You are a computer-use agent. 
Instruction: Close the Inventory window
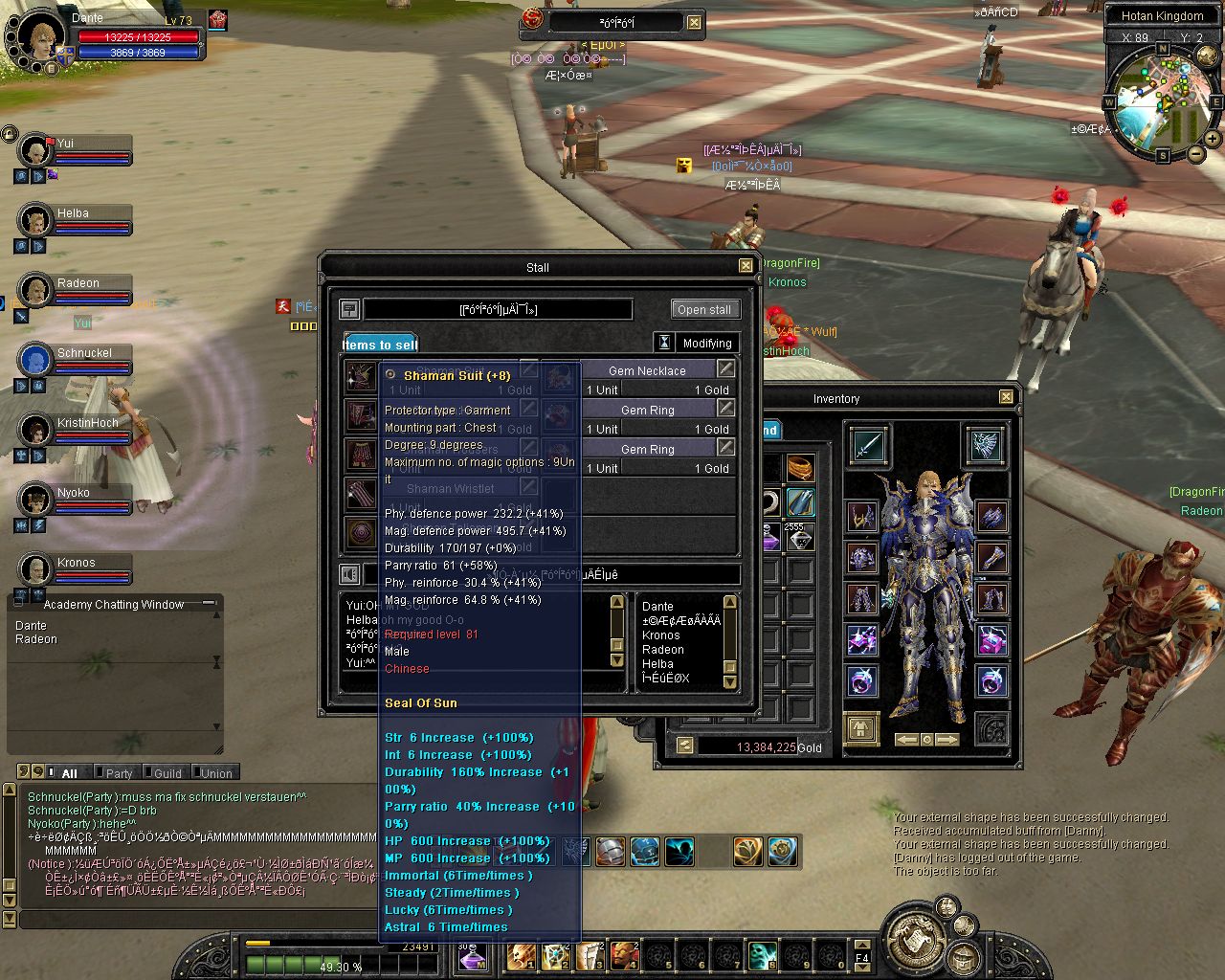pos(1006,397)
